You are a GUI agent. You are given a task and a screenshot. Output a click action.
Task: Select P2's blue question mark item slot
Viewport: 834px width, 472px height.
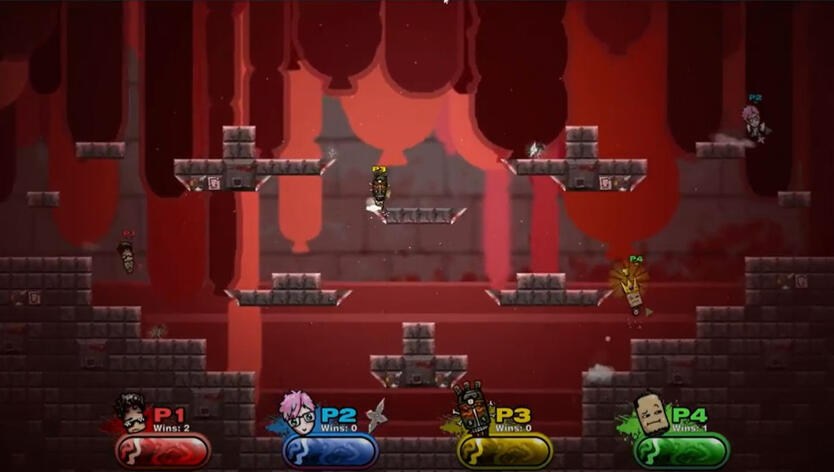pos(331,450)
